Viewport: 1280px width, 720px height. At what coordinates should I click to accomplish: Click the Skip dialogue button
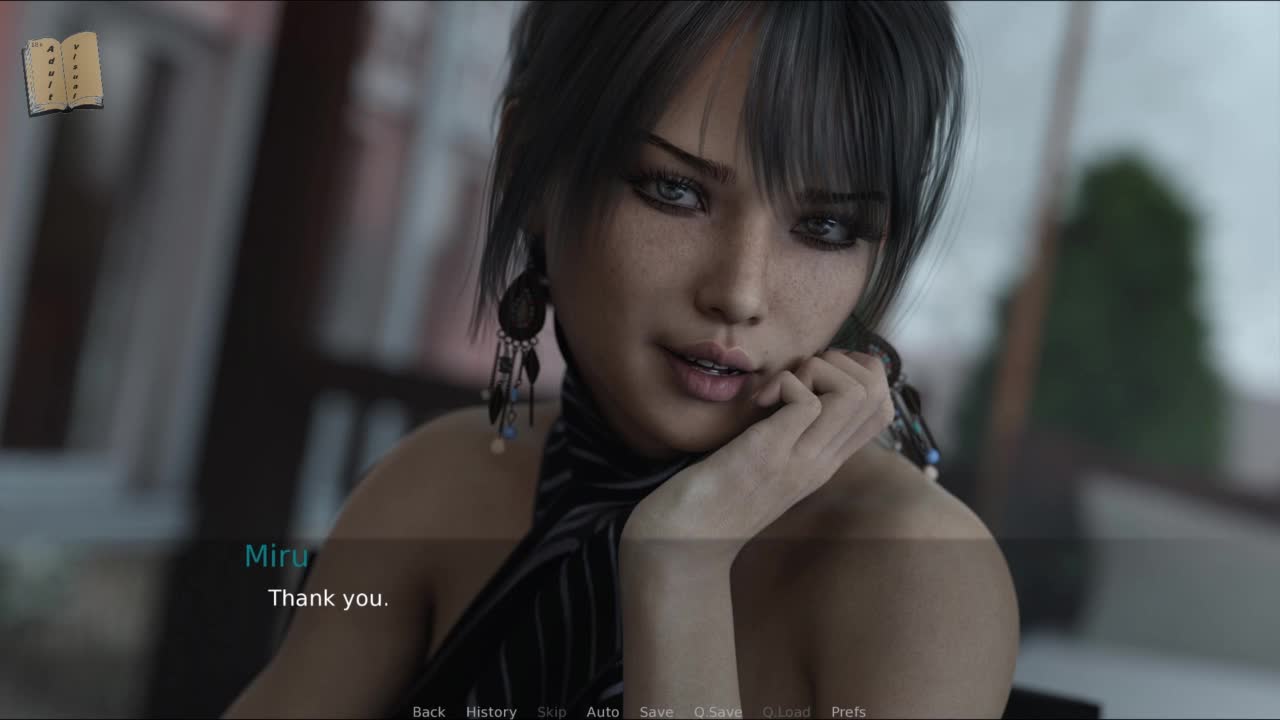(x=551, y=711)
